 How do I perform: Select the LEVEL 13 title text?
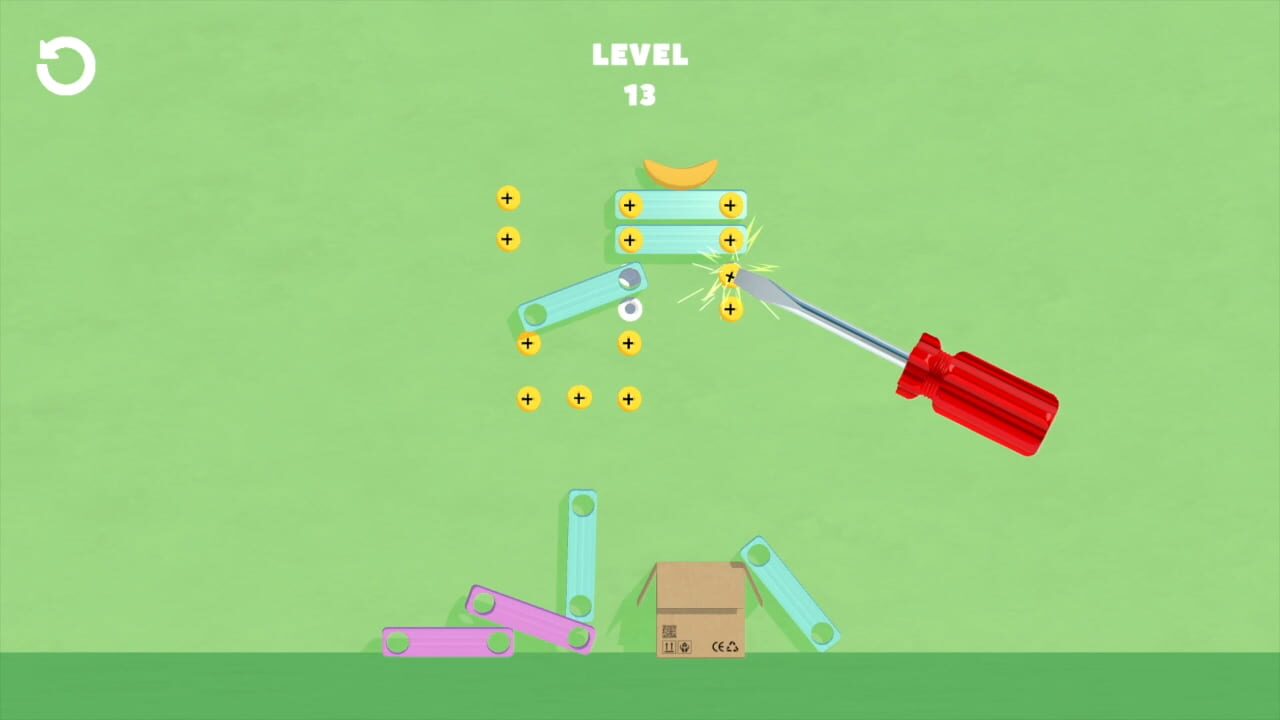click(639, 72)
